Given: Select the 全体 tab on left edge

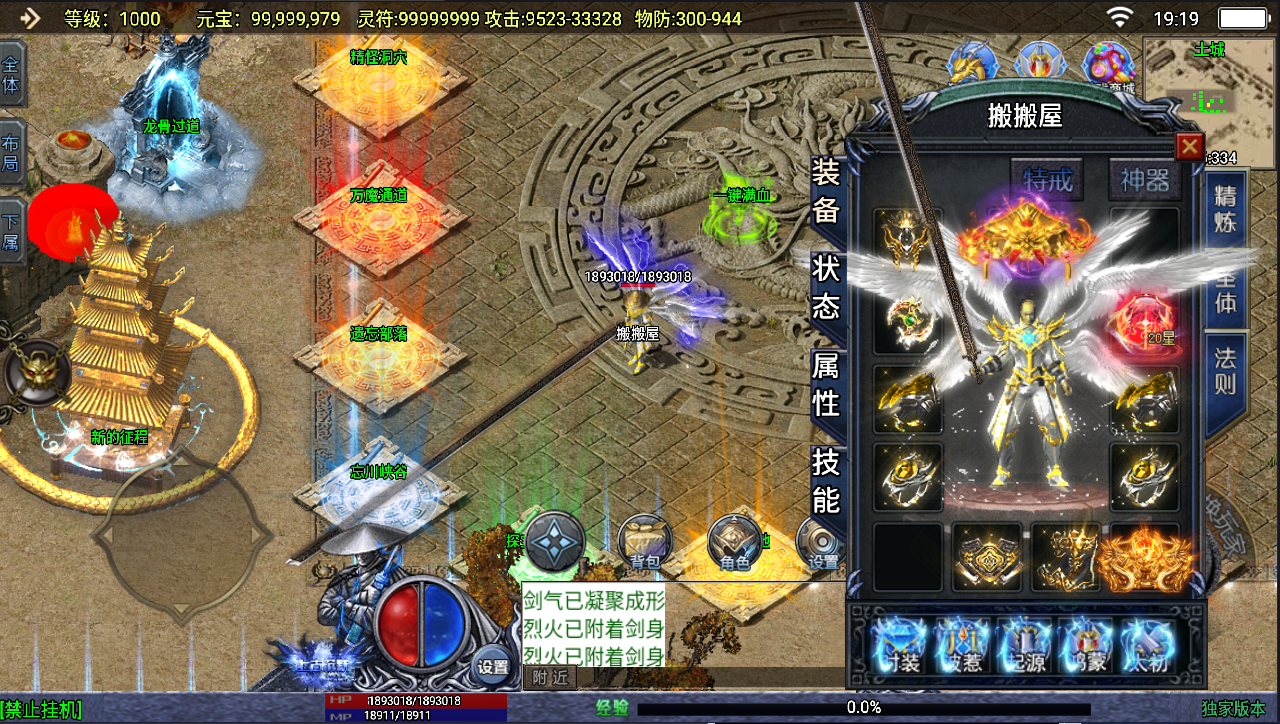Looking at the screenshot, I should pos(11,73).
